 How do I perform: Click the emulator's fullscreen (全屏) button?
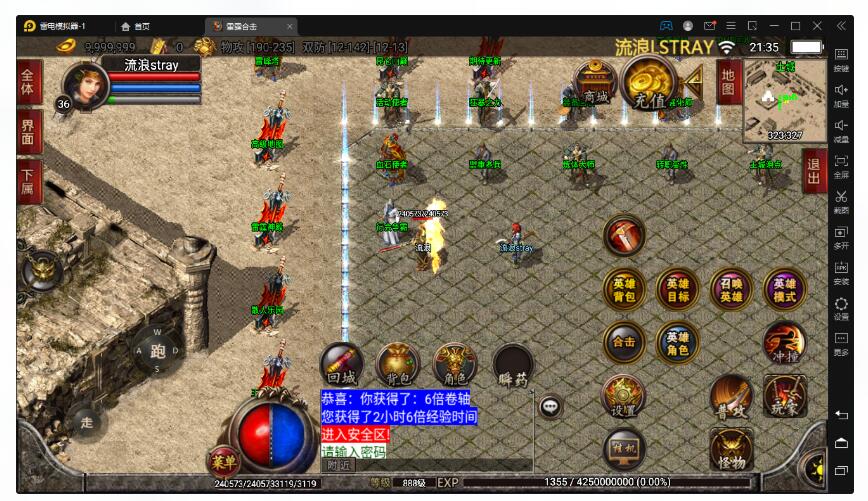point(841,165)
